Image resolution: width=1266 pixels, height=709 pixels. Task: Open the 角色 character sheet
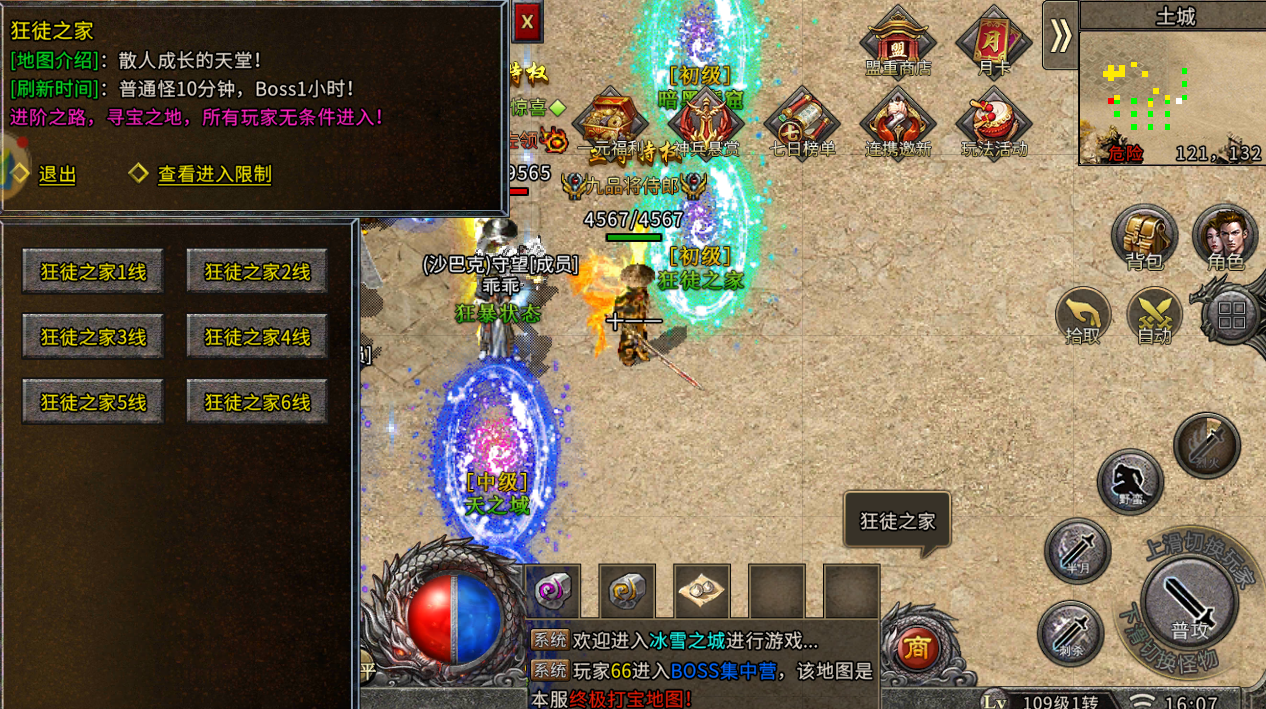click(x=1225, y=238)
